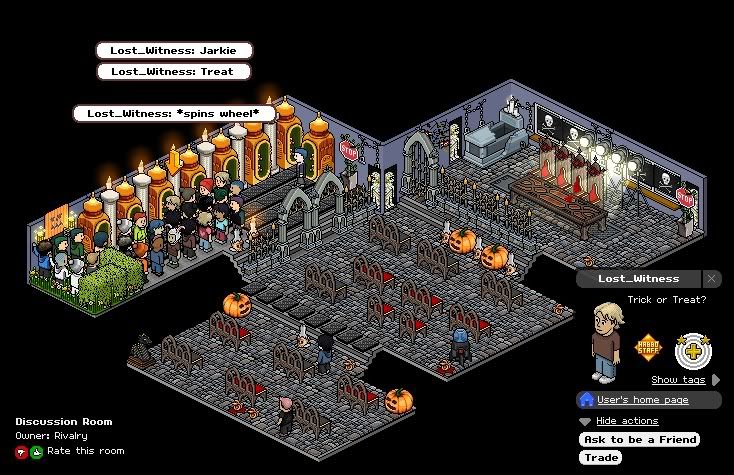
Task: Rate the room with thumbs down
Action: [x=21, y=451]
